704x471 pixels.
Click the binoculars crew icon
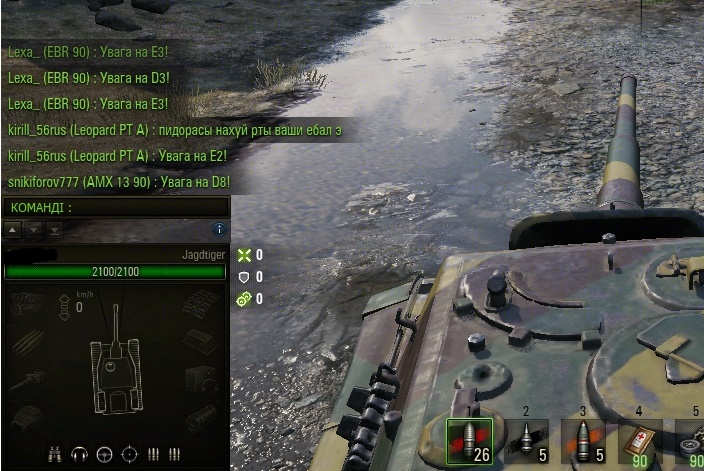pyautogui.click(x=56, y=455)
